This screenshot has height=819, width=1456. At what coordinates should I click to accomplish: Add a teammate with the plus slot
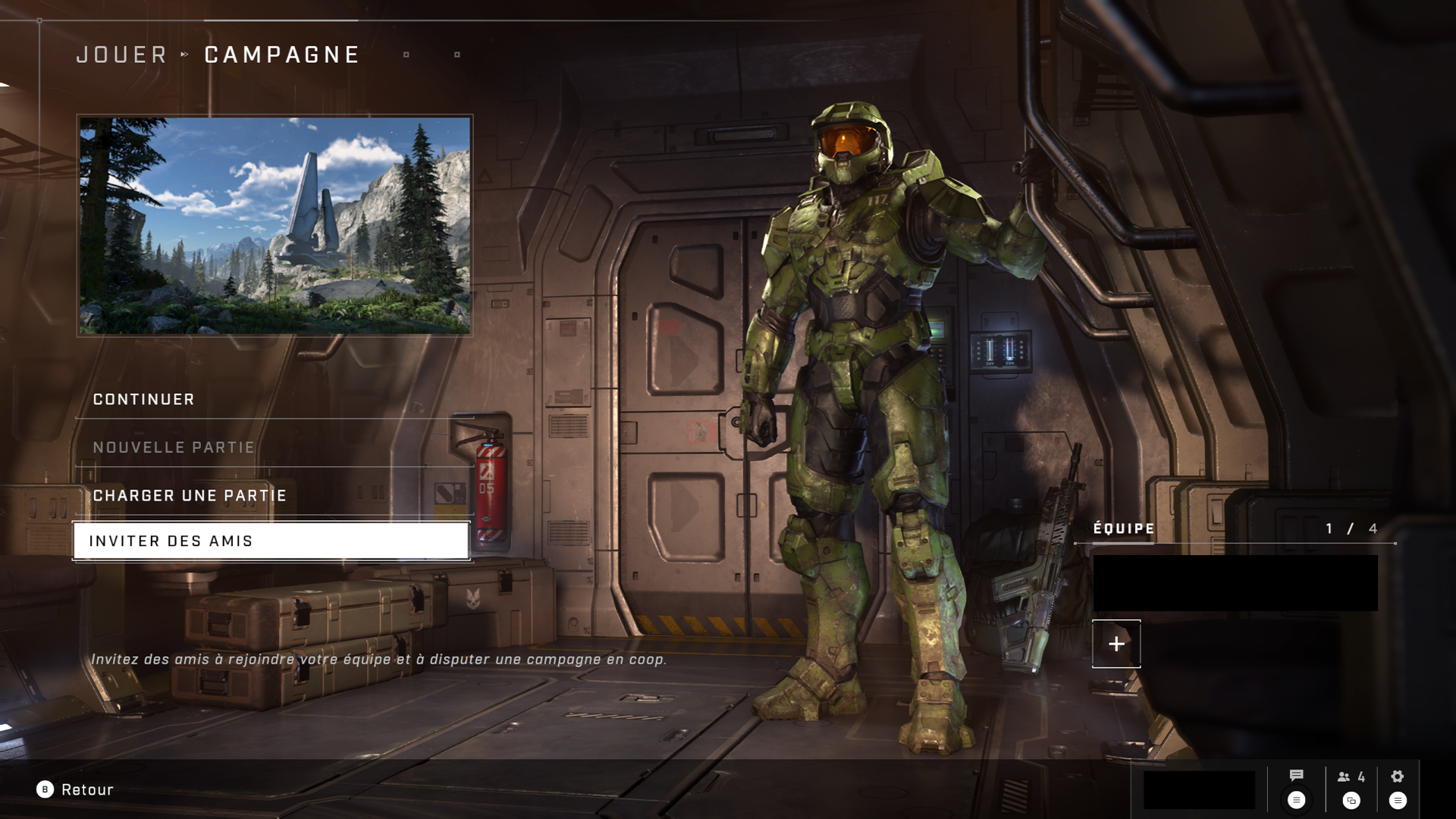(x=1116, y=644)
